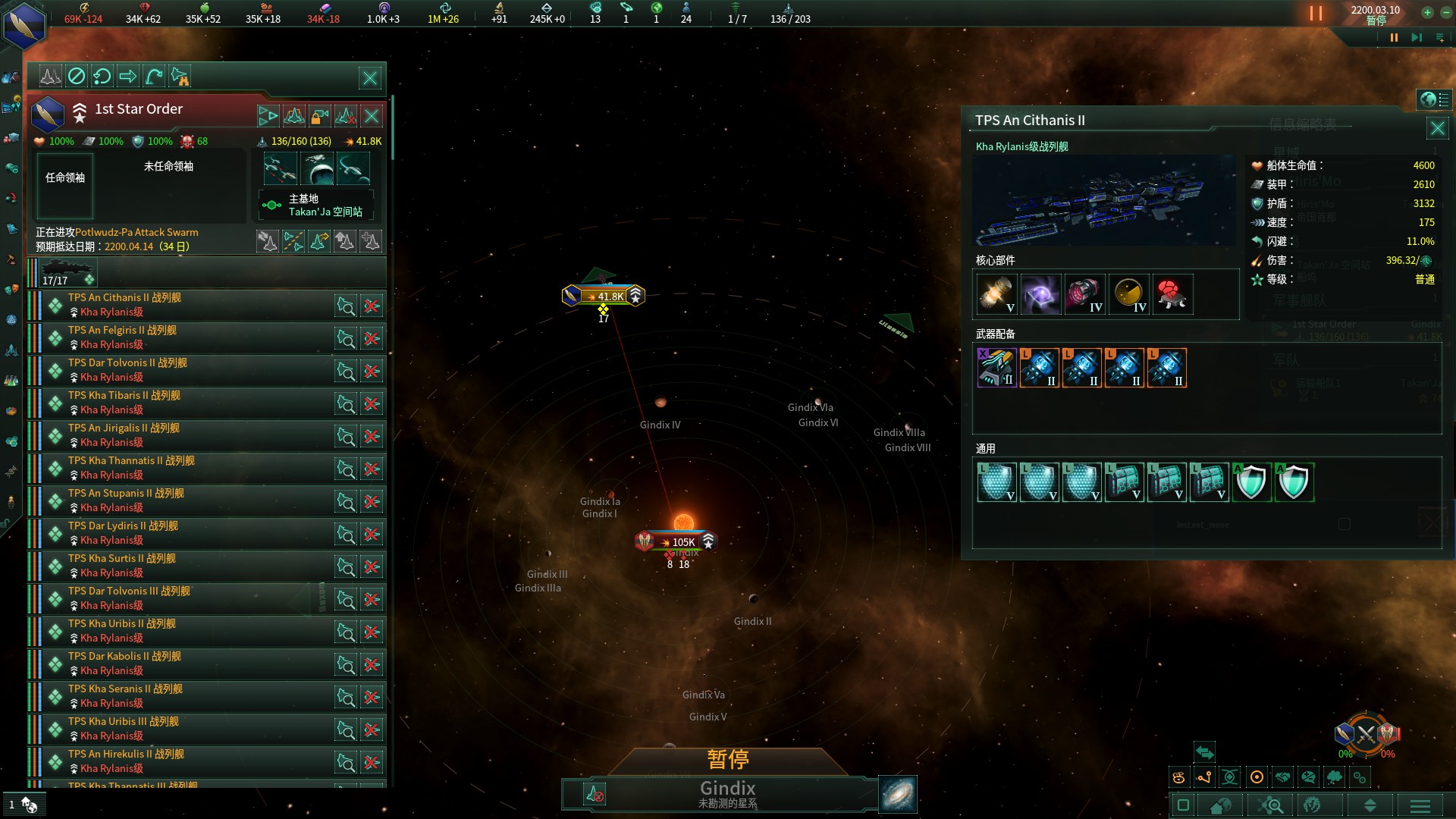The width and height of the screenshot is (1456, 819).
Task: Open the Takan'Ja 空间站 home base
Action: (317, 206)
